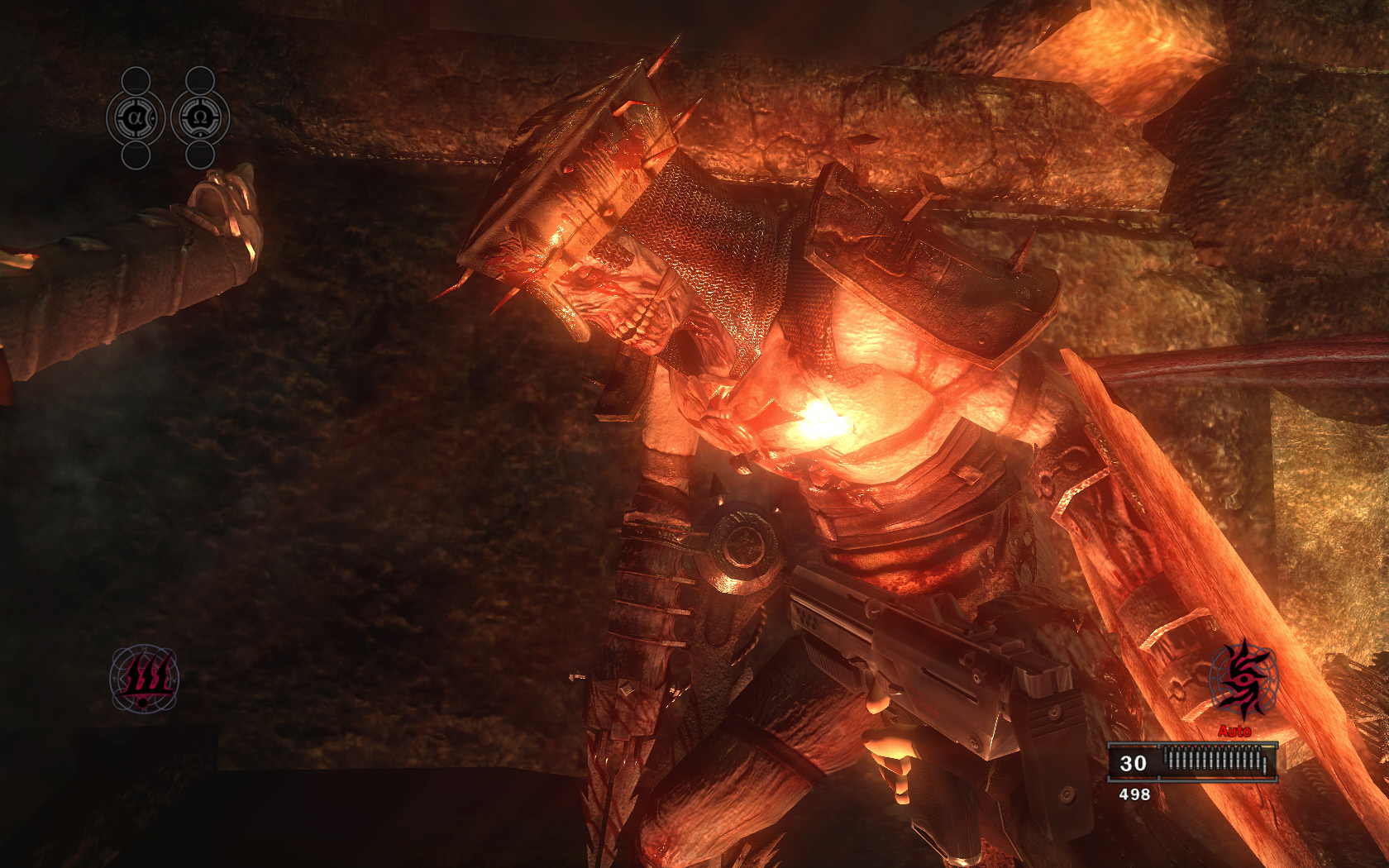The image size is (1389, 868).
Task: Select the Alpha symbol power icon
Action: point(136,118)
